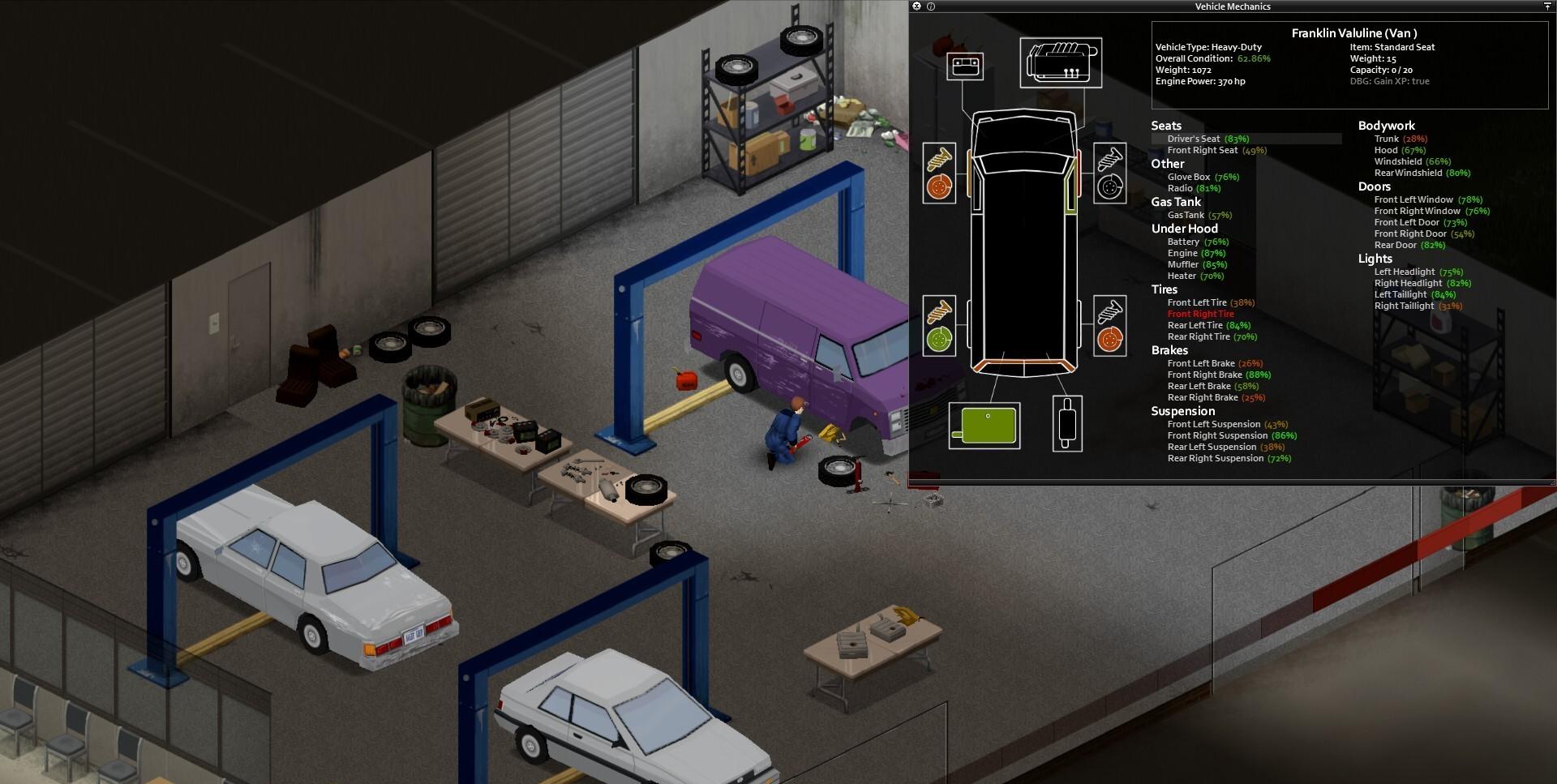Choose the Right Taillight entry
1557x784 pixels.
pyautogui.click(x=1404, y=306)
